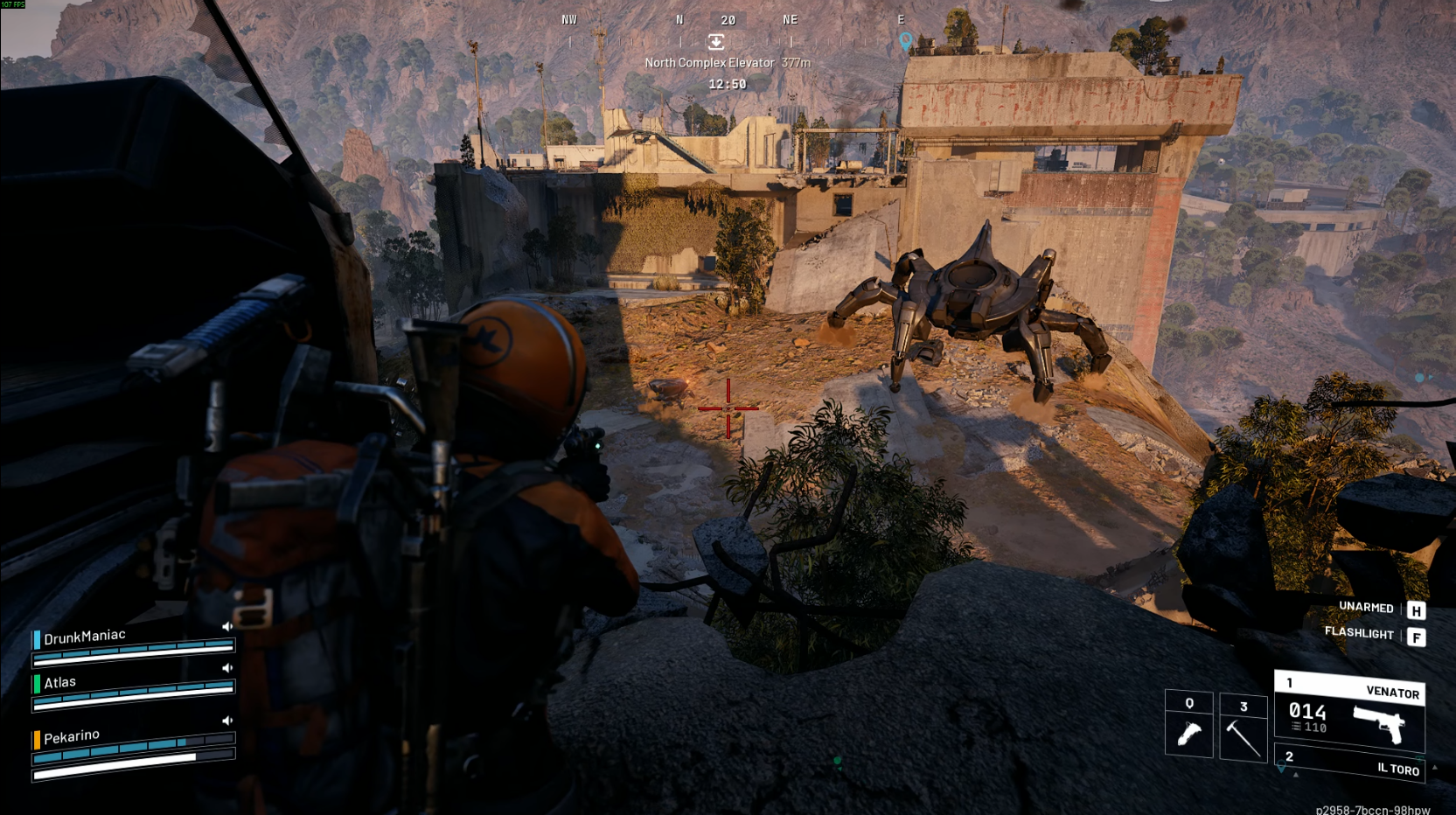Choose the pickaxe tool quick slot
This screenshot has width=1456, height=815.
coord(1243,727)
